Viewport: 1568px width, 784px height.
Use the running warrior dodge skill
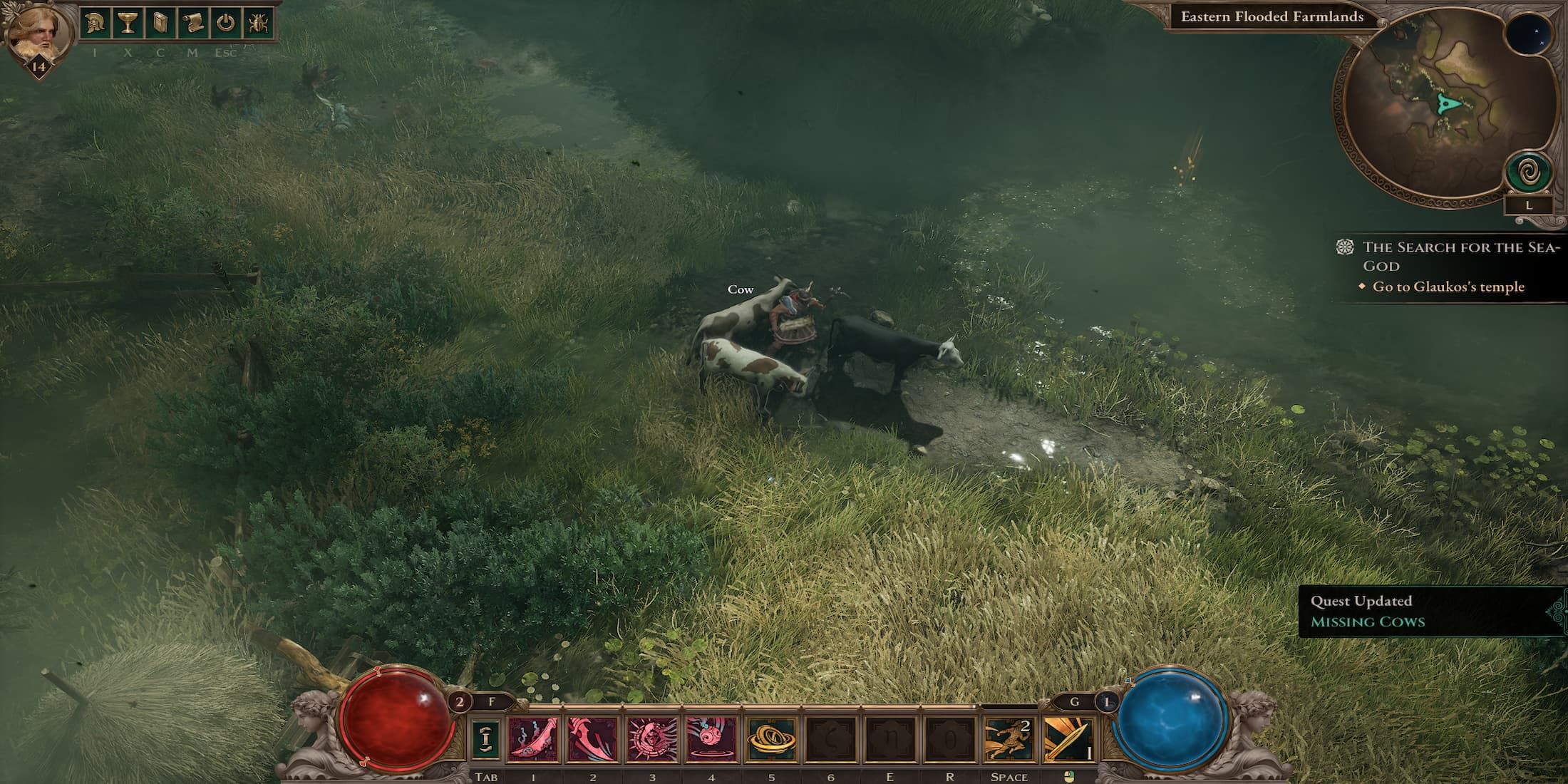click(1009, 739)
